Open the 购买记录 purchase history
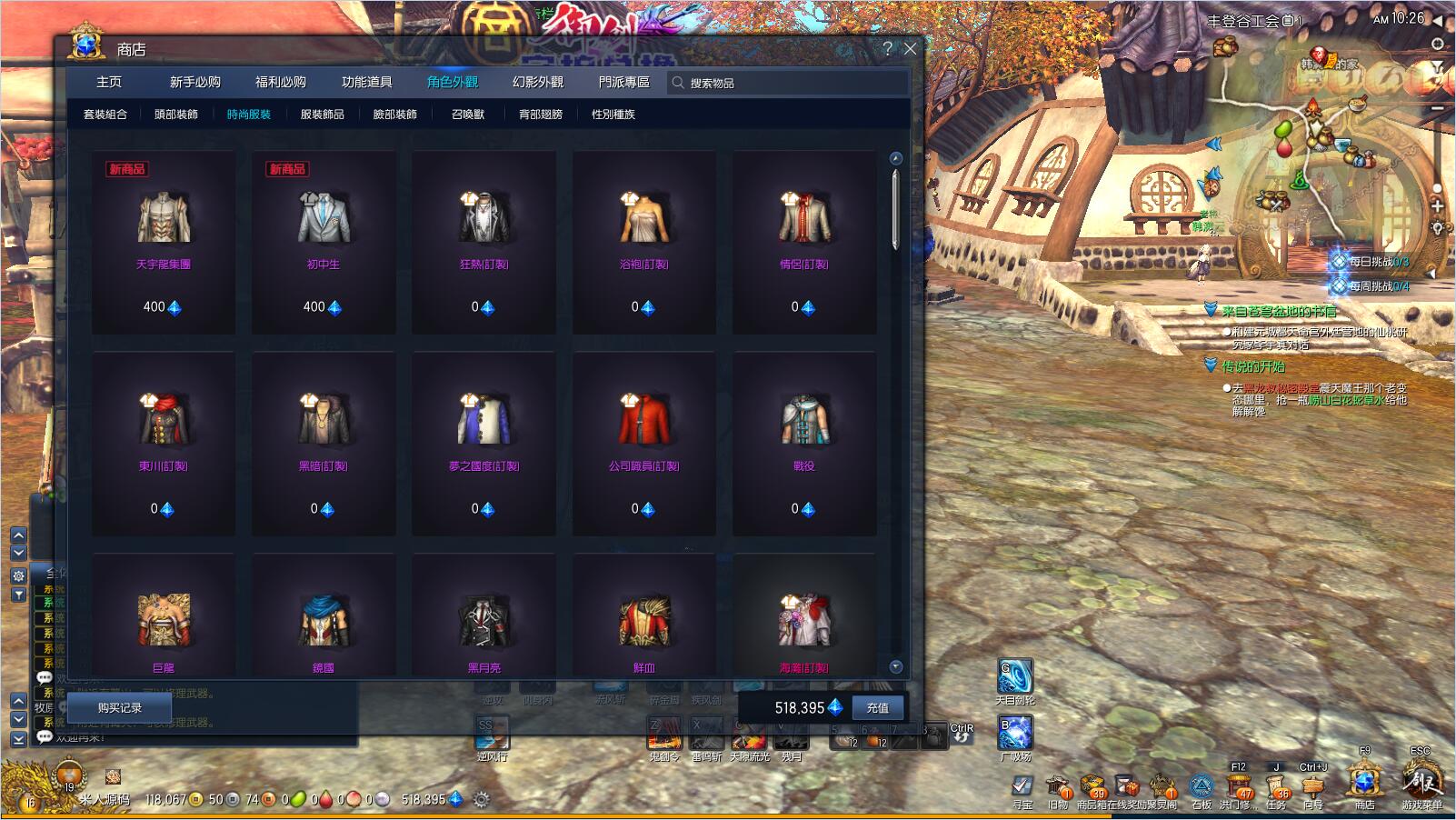 (120, 707)
